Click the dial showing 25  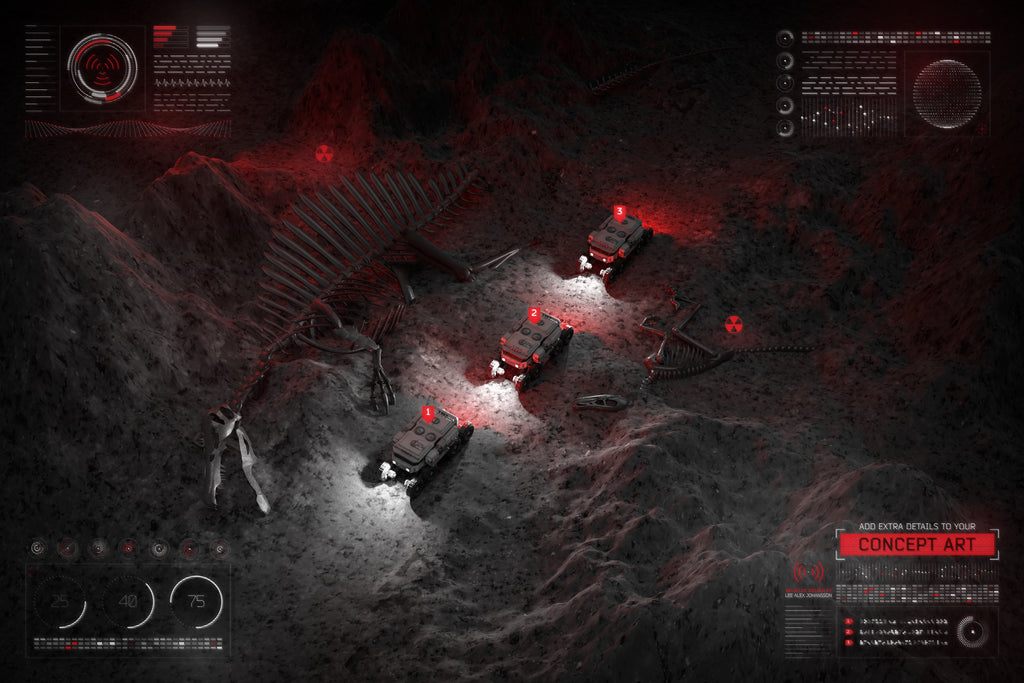pos(60,602)
